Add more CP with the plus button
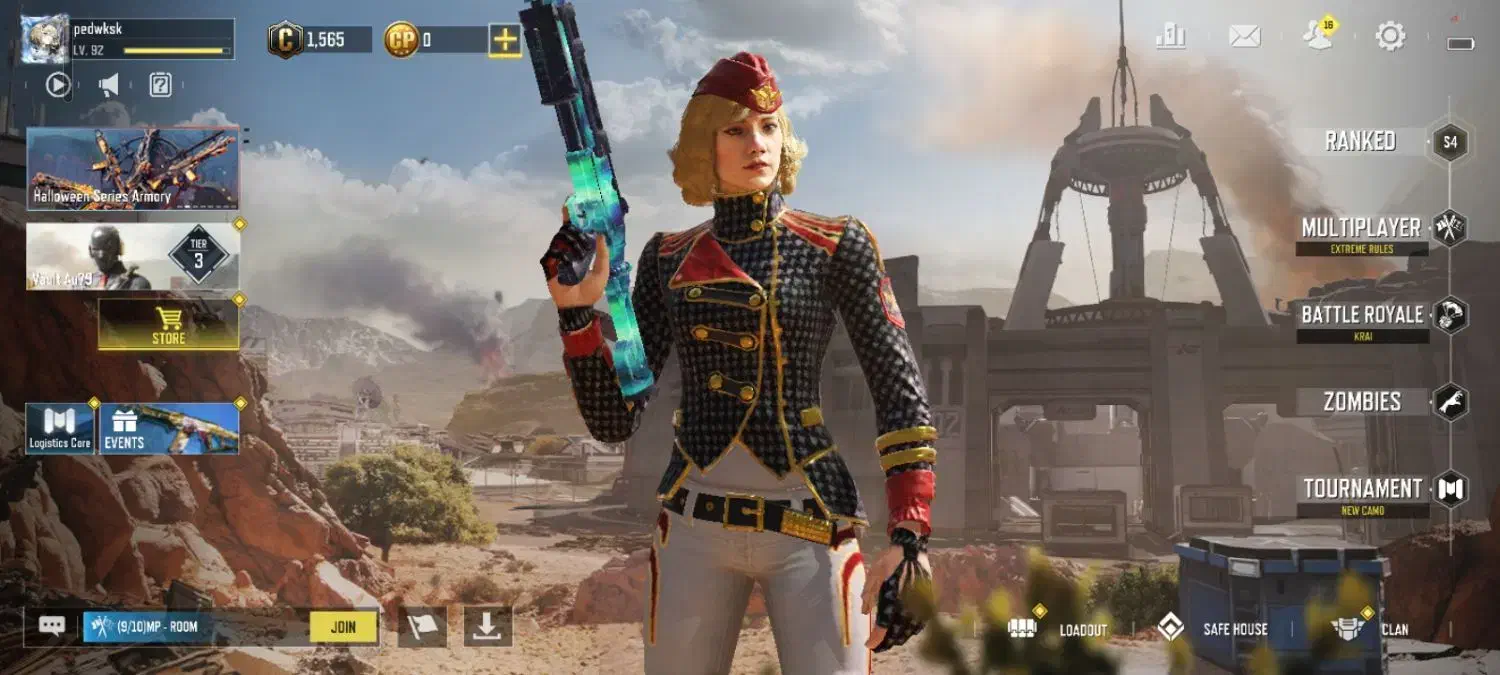Screen dimensions: 1500x675 tap(504, 40)
